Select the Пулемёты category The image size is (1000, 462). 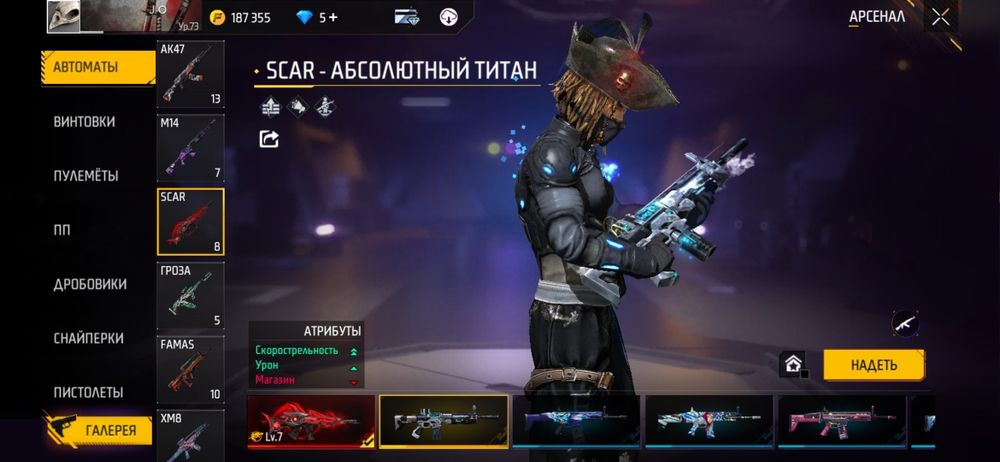86,175
